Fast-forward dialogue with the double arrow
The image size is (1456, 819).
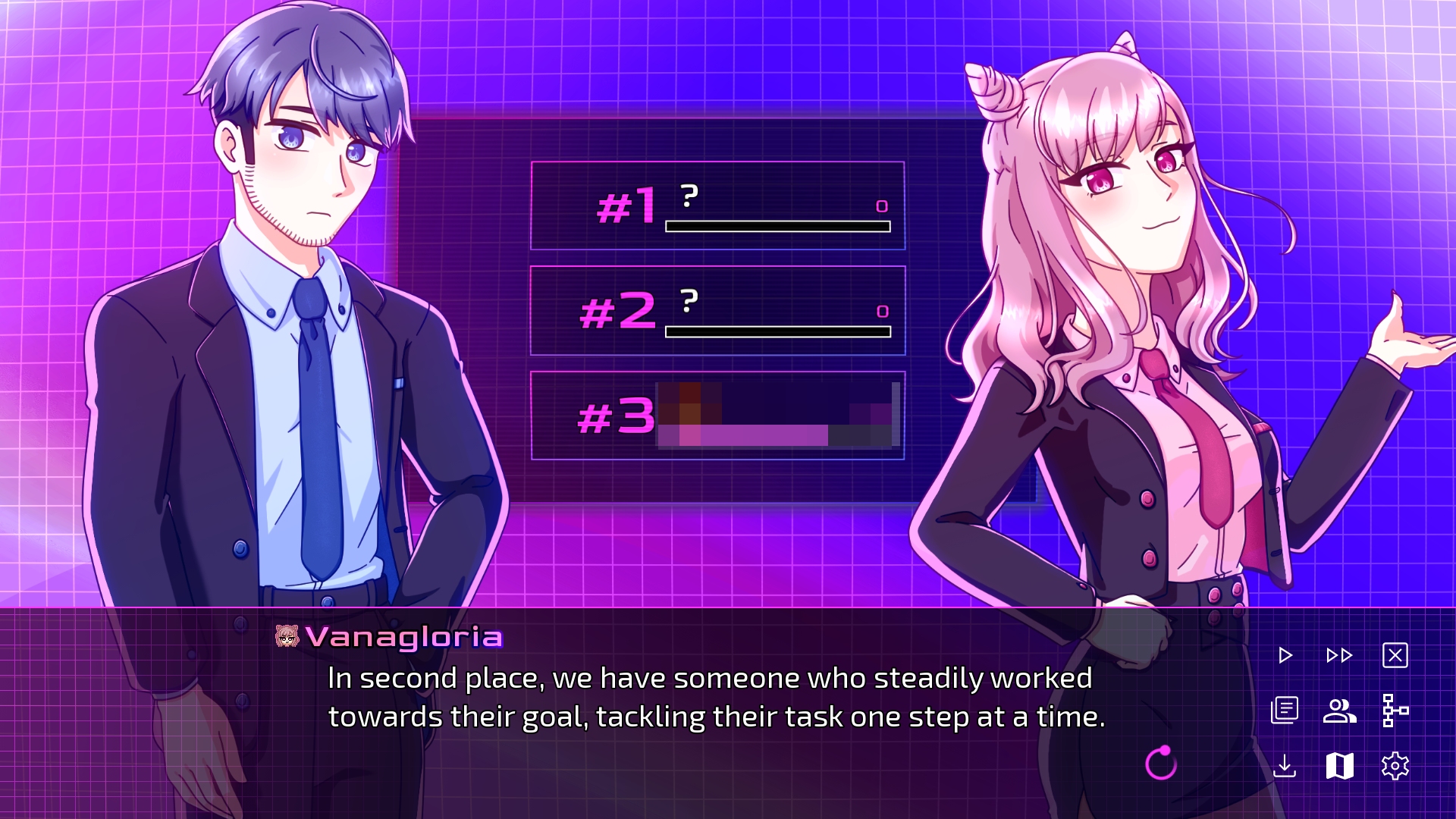(1339, 655)
